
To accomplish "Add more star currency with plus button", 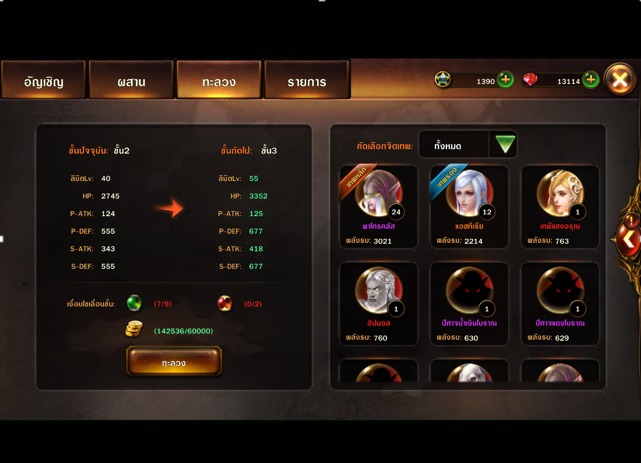I will point(505,80).
